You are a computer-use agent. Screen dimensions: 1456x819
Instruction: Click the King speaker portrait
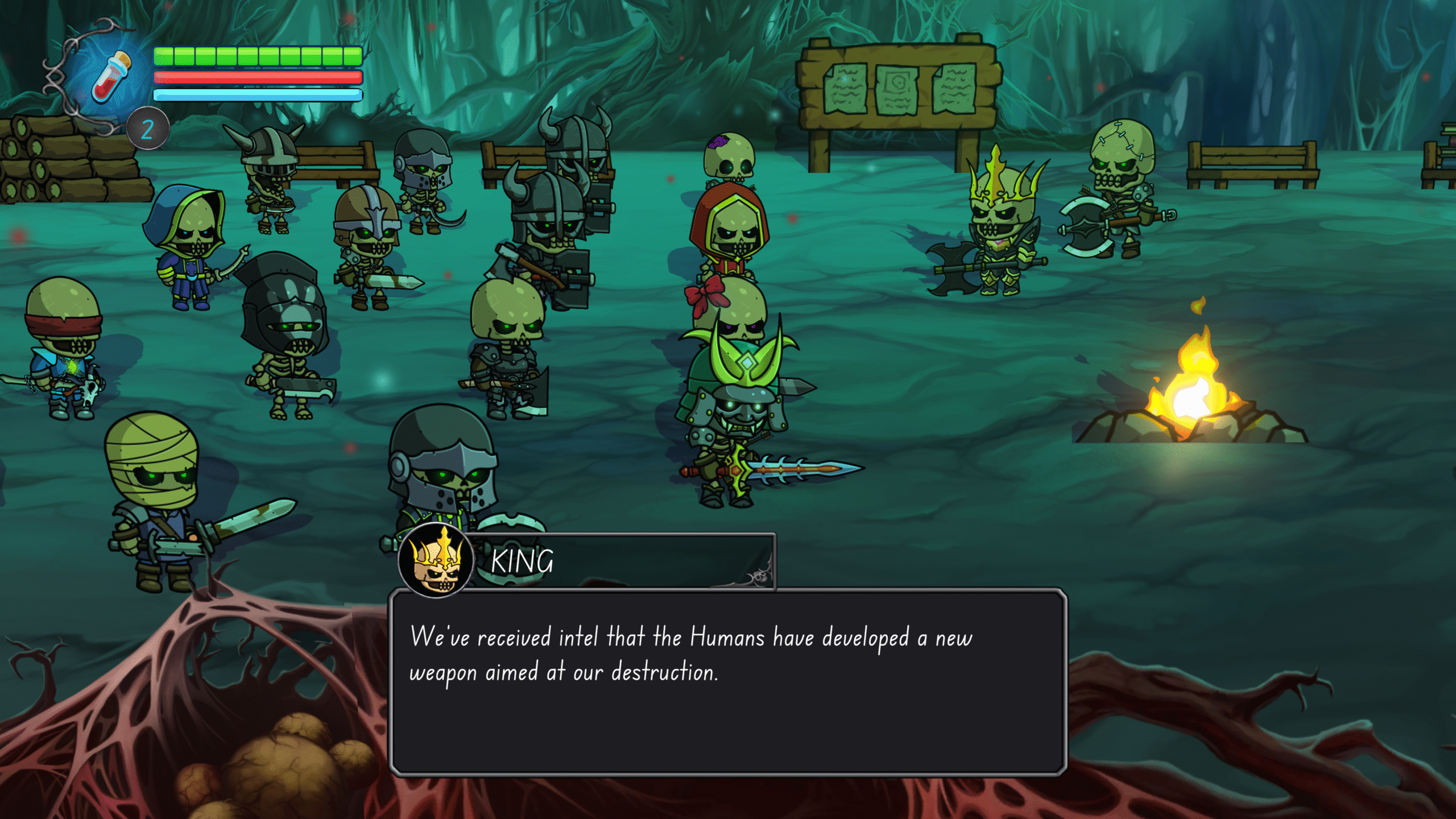(x=436, y=561)
